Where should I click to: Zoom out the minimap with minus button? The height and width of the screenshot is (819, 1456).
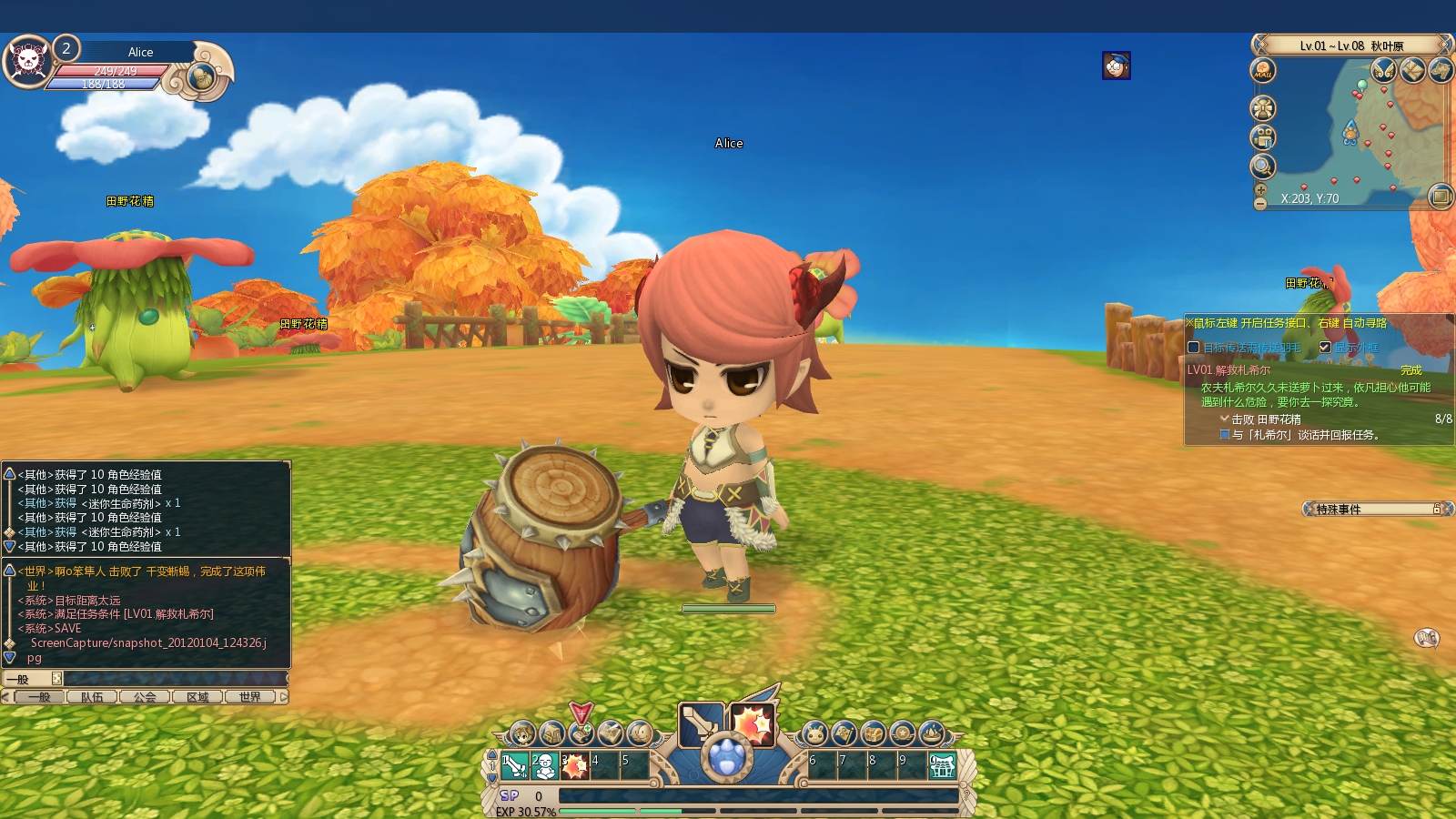pos(1260,204)
